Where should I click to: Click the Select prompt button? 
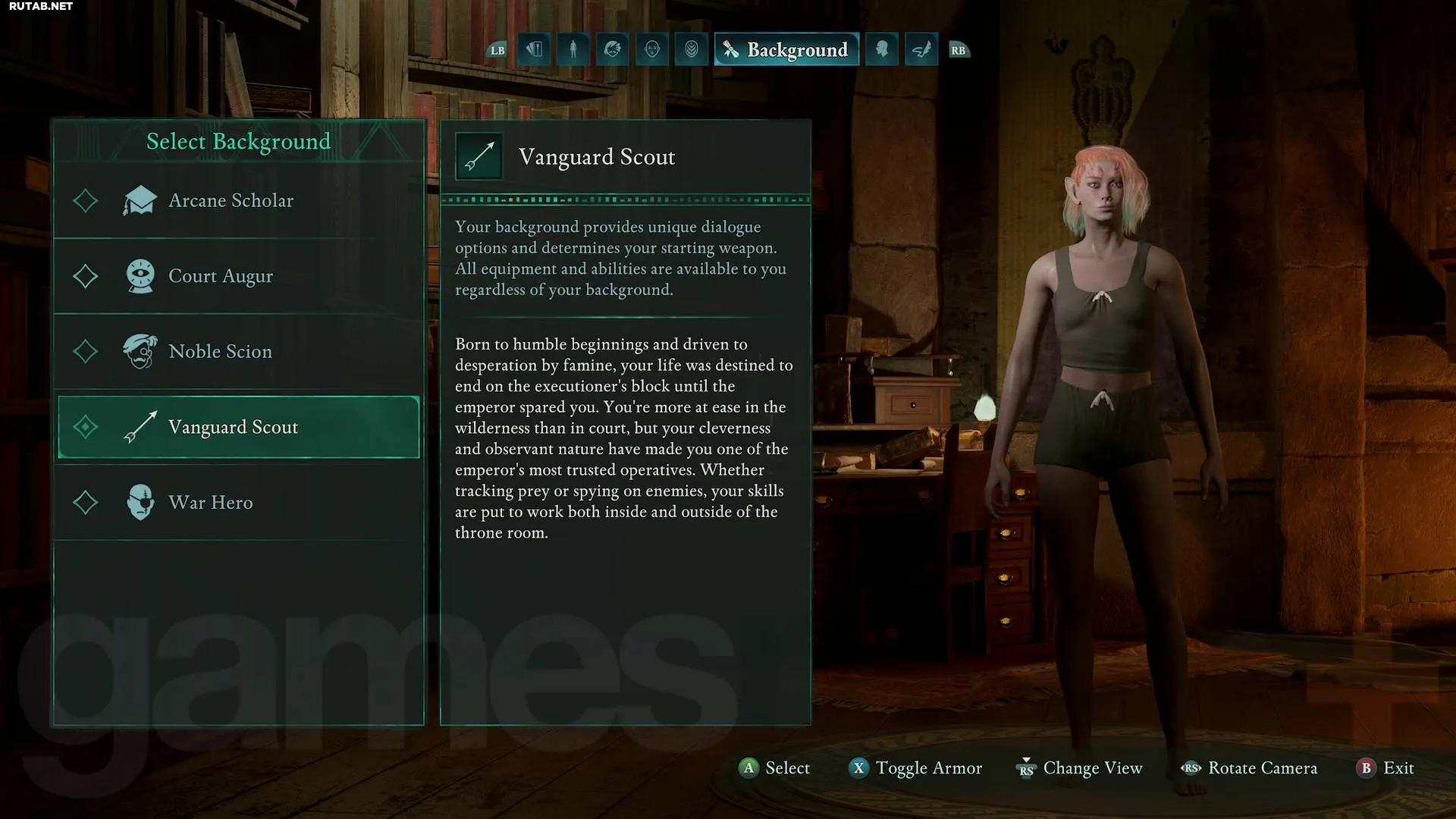click(x=774, y=768)
